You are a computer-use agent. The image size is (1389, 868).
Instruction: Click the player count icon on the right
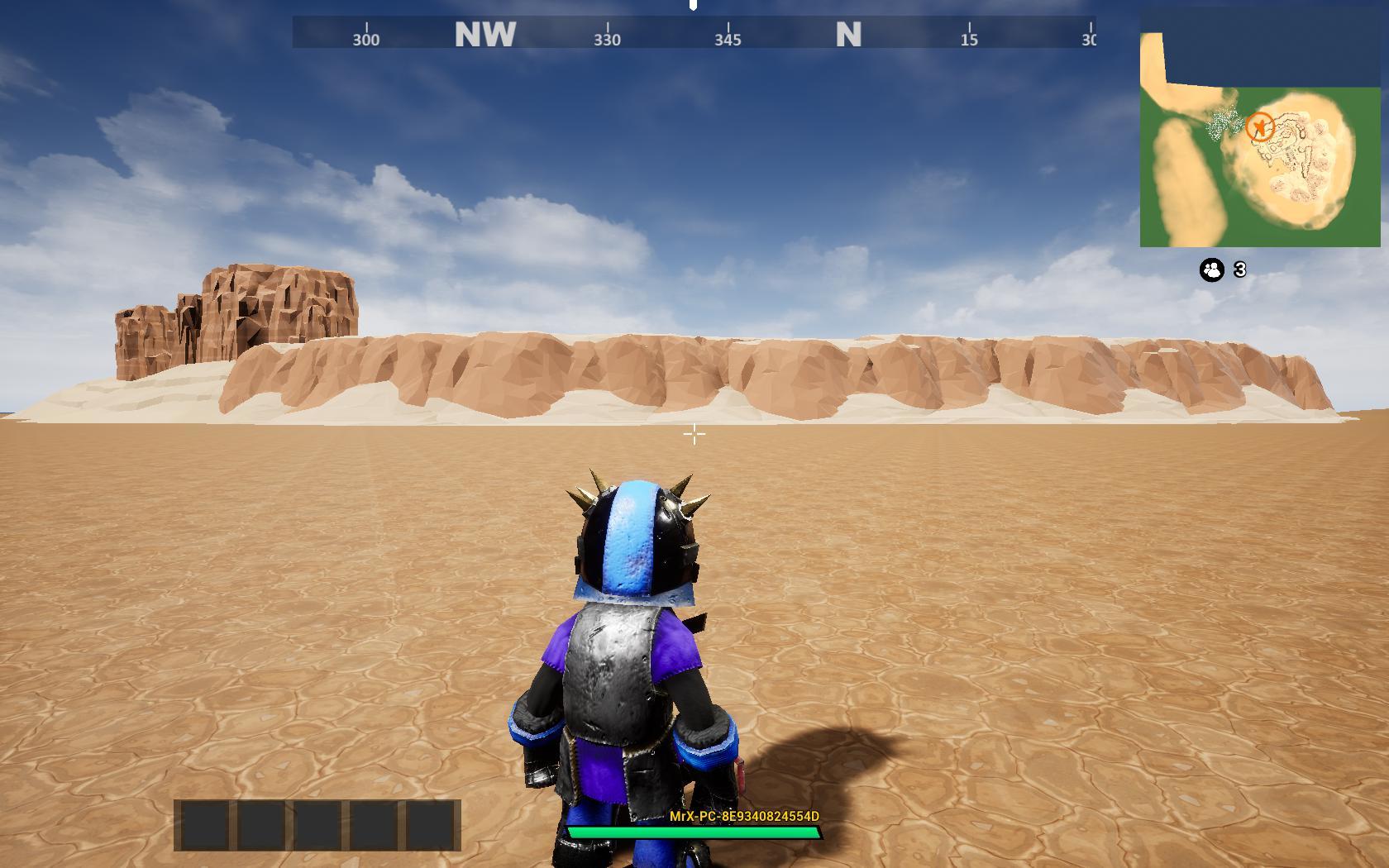click(1210, 269)
